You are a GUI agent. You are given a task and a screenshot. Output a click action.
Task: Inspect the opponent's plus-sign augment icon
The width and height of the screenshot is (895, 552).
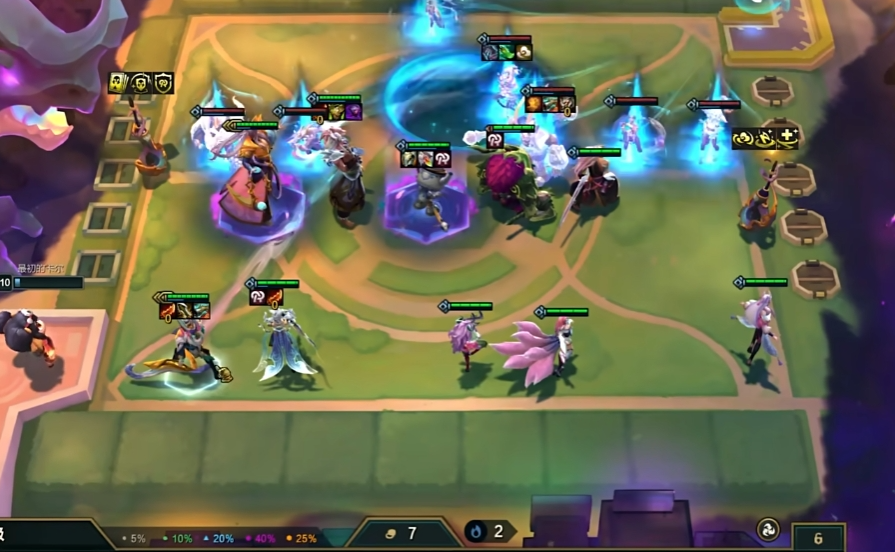tap(788, 137)
